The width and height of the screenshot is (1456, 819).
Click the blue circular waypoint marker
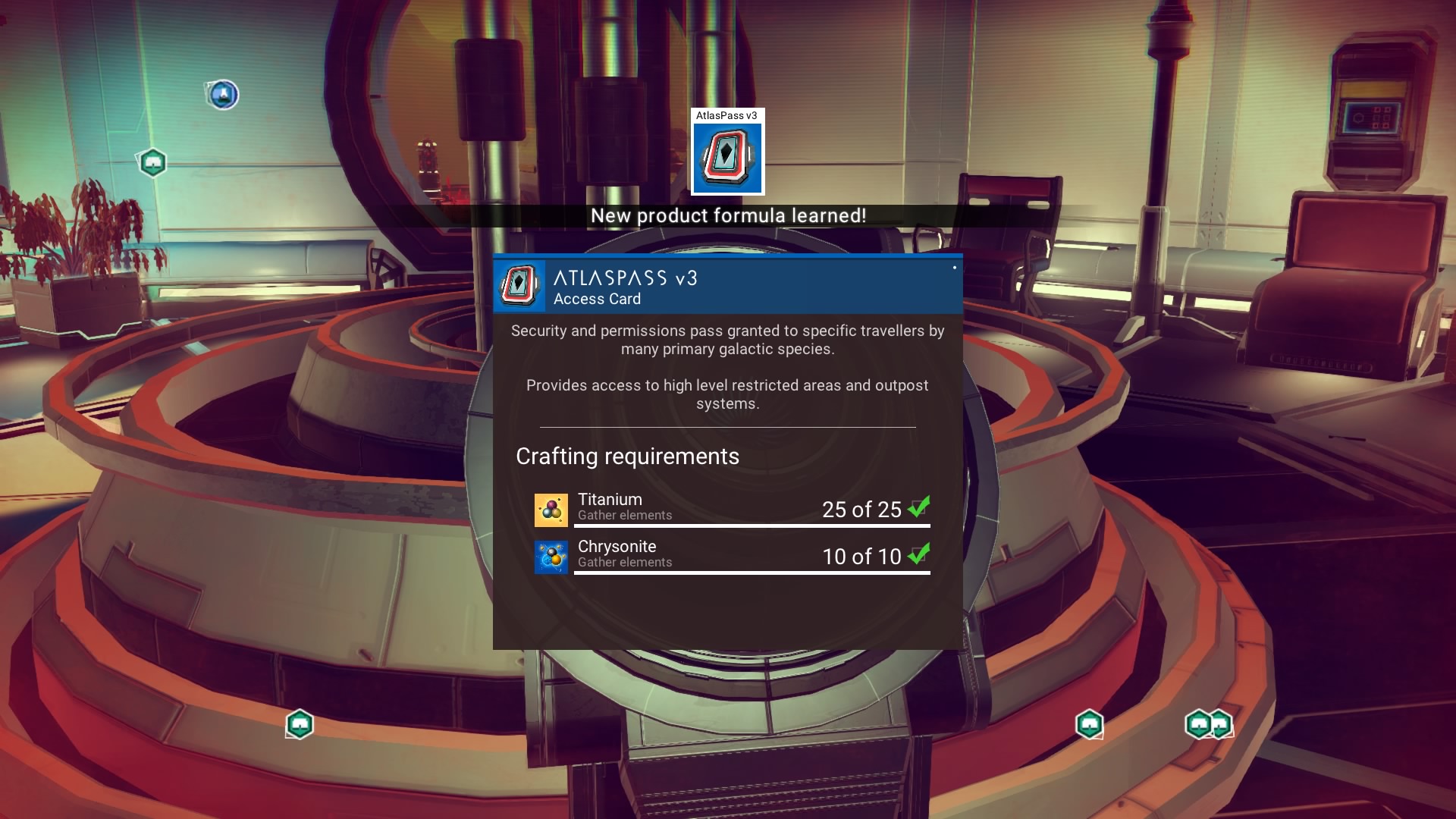(x=223, y=95)
